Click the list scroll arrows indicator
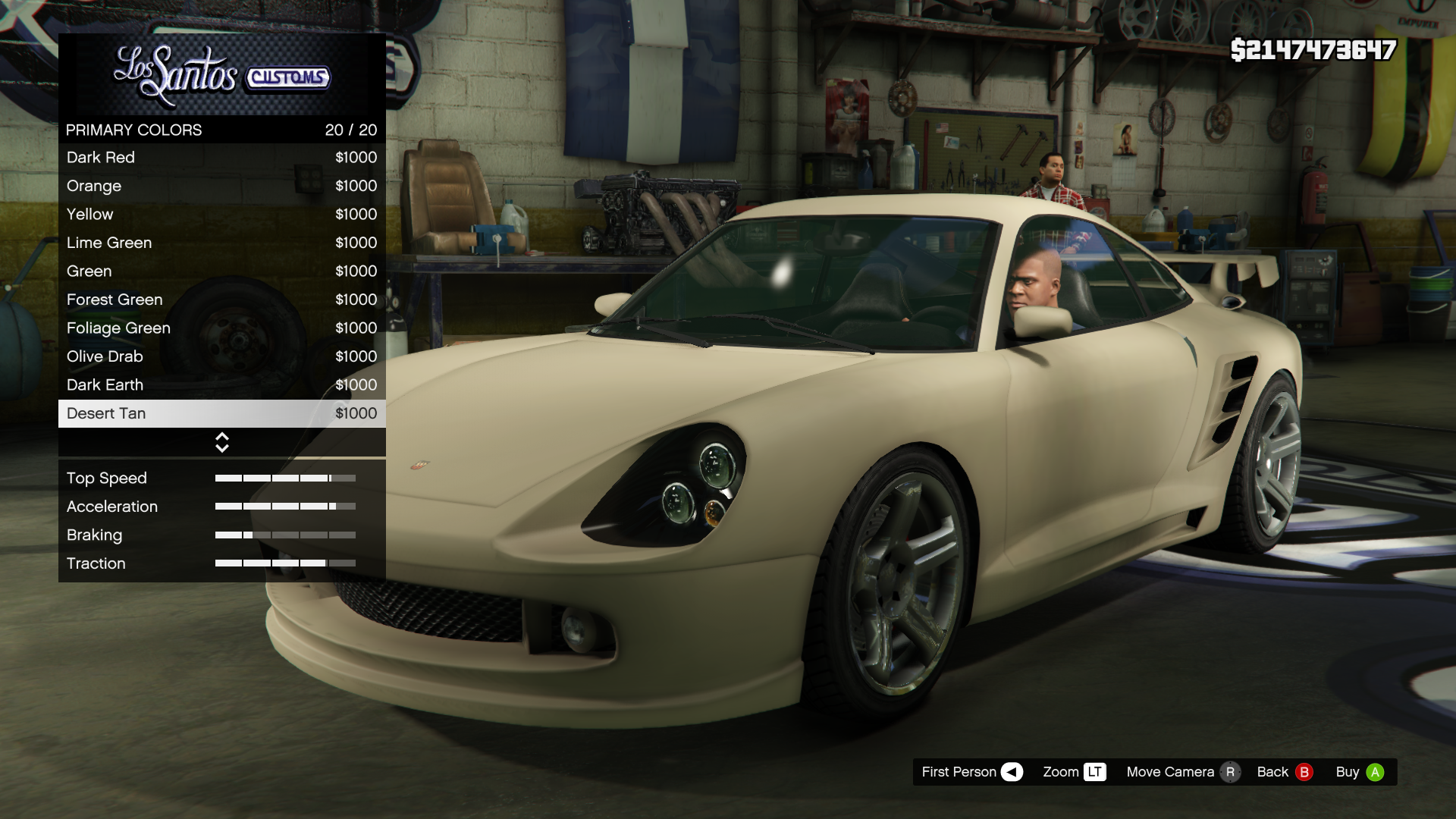 (222, 442)
